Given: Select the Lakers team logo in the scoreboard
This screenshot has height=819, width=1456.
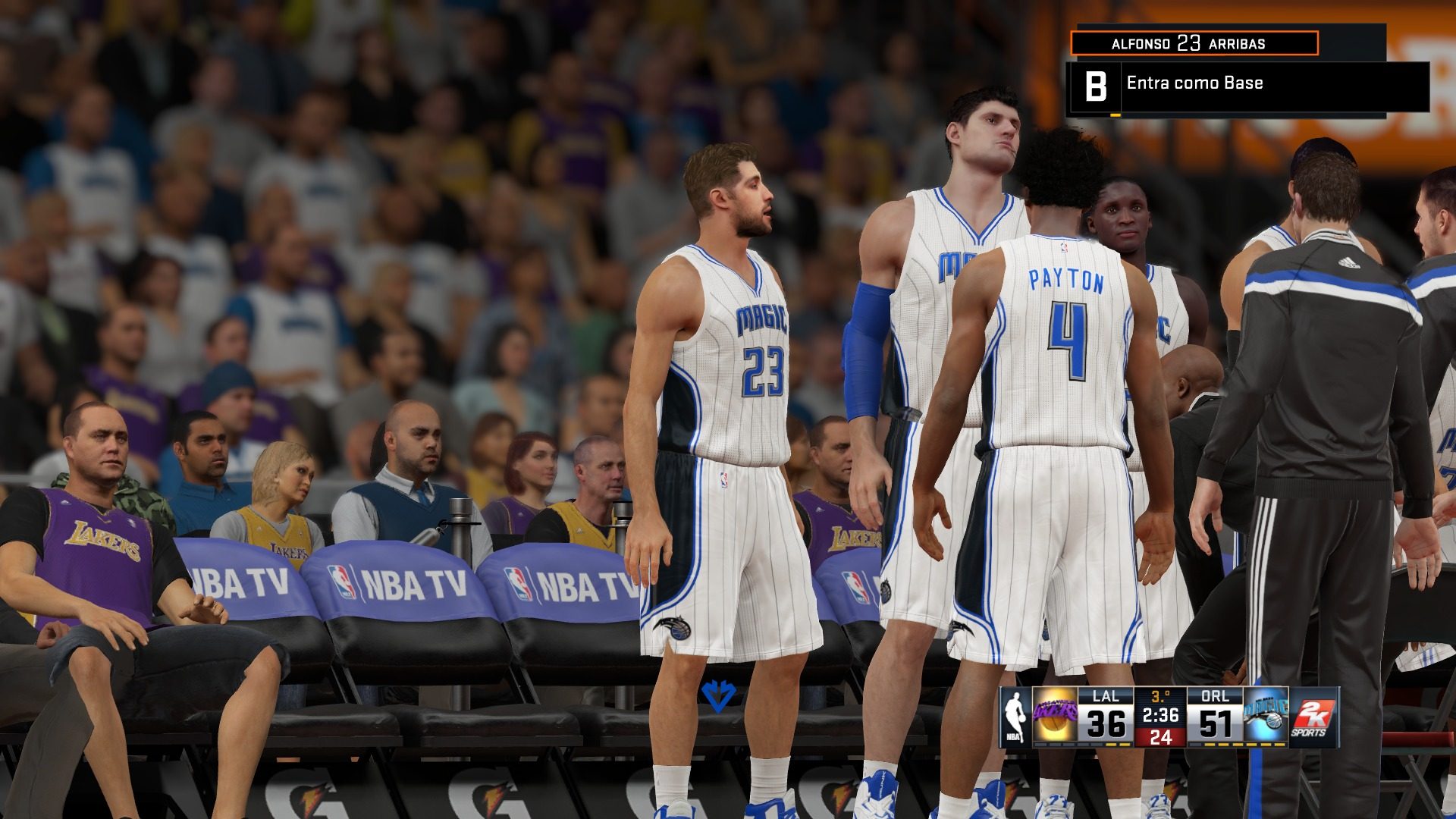Looking at the screenshot, I should pos(1056,714).
